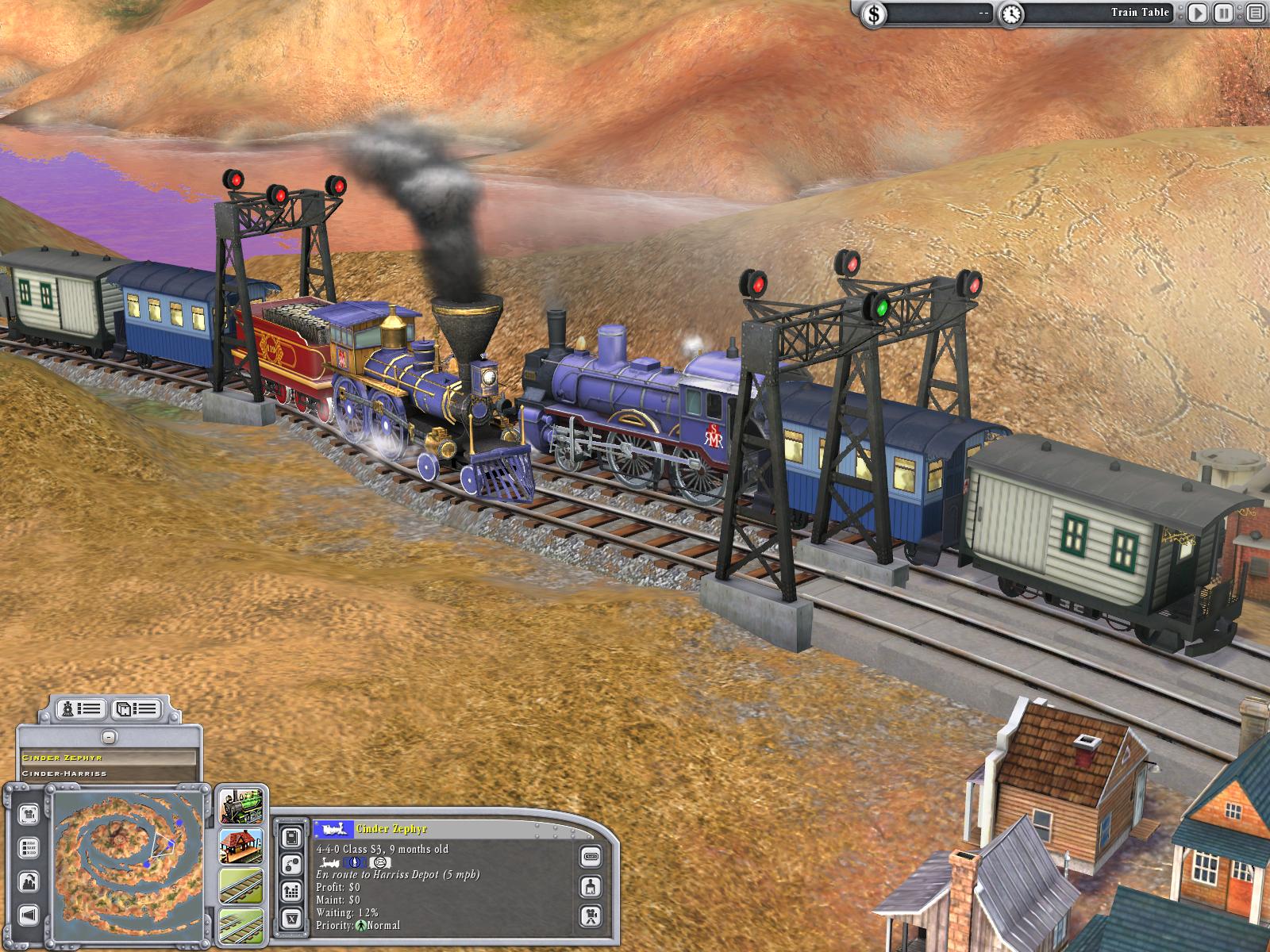Open the route dots button in train panel

(x=291, y=864)
